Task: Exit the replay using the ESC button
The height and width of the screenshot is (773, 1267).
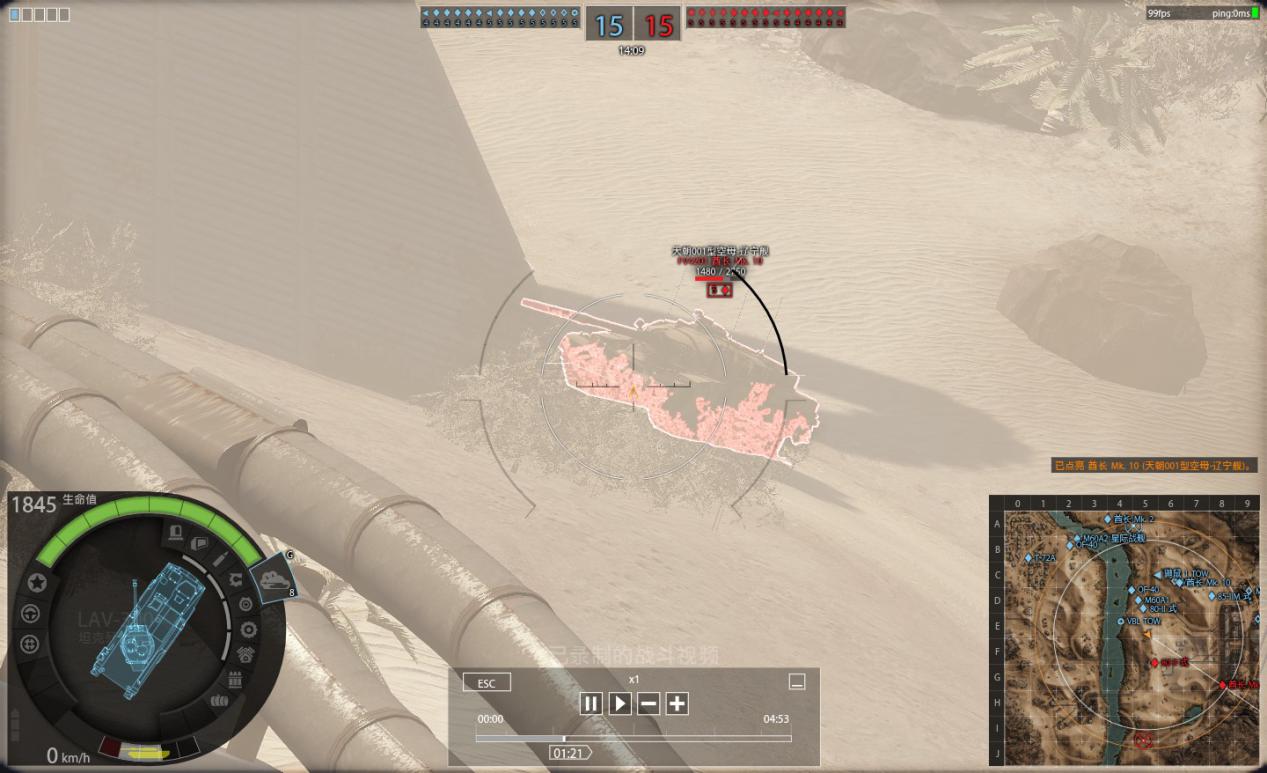Action: coord(487,683)
